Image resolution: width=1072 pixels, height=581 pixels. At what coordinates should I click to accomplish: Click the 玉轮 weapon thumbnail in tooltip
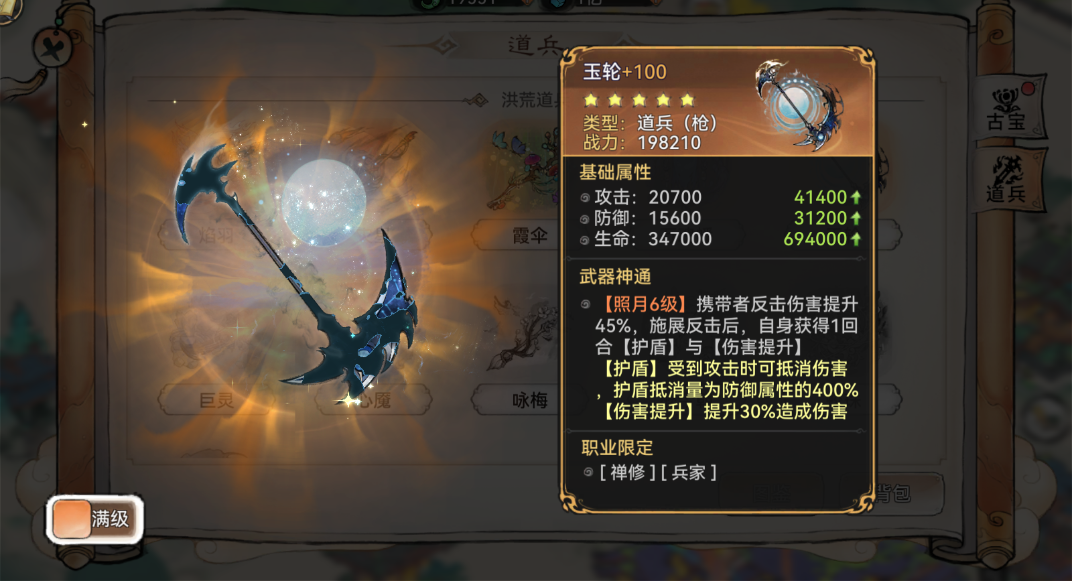click(x=799, y=102)
